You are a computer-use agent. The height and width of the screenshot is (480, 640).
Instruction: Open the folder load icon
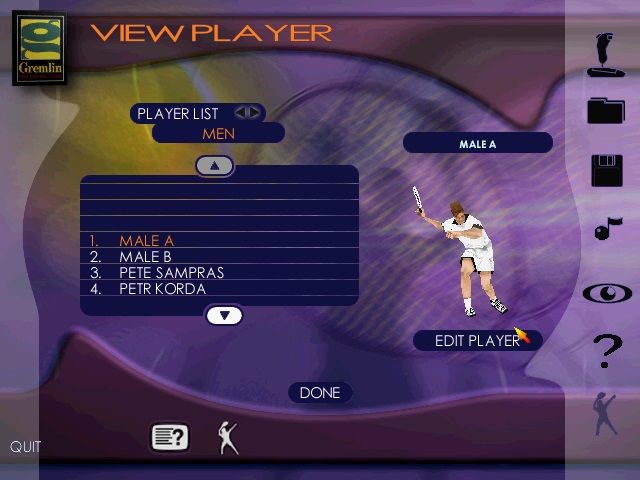pos(606,110)
